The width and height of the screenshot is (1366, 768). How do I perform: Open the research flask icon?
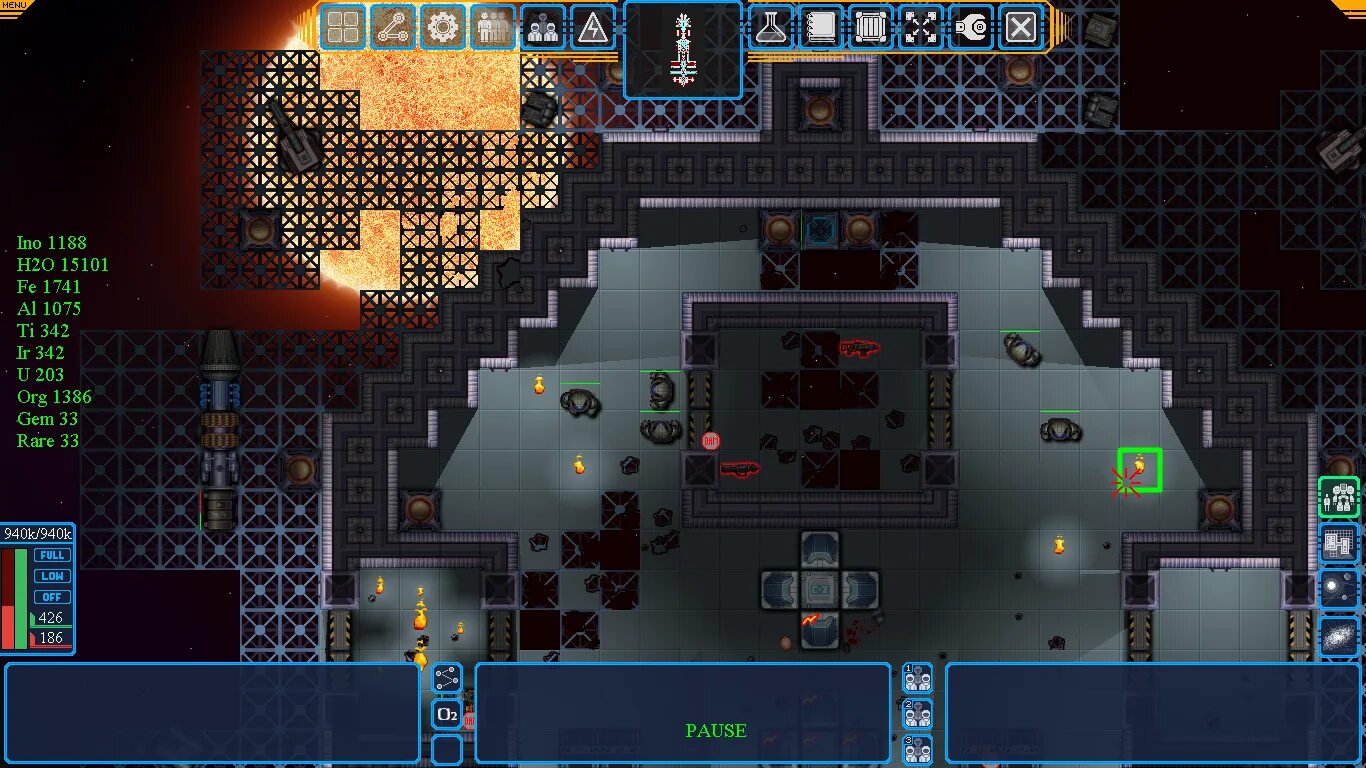click(x=770, y=27)
